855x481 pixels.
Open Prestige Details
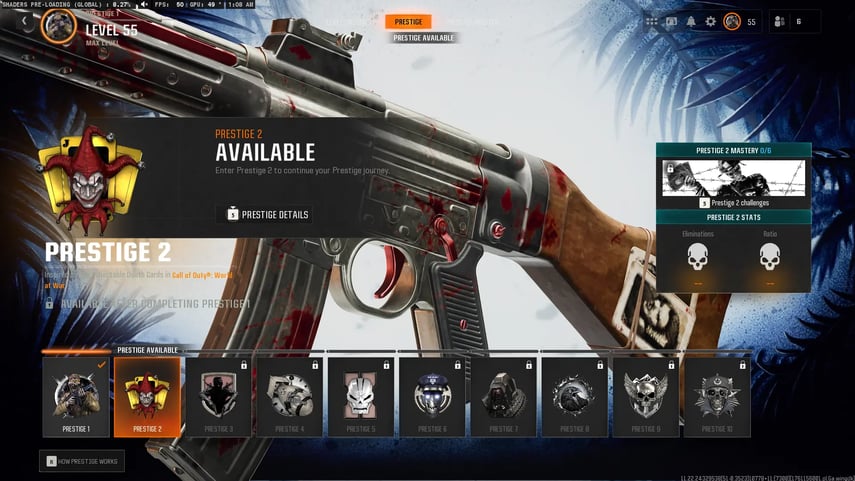[264, 214]
